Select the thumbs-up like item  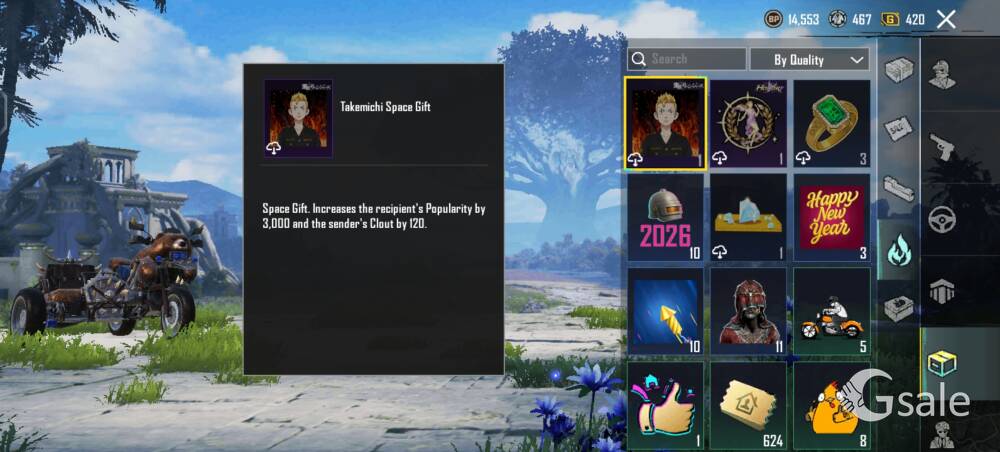tap(666, 405)
